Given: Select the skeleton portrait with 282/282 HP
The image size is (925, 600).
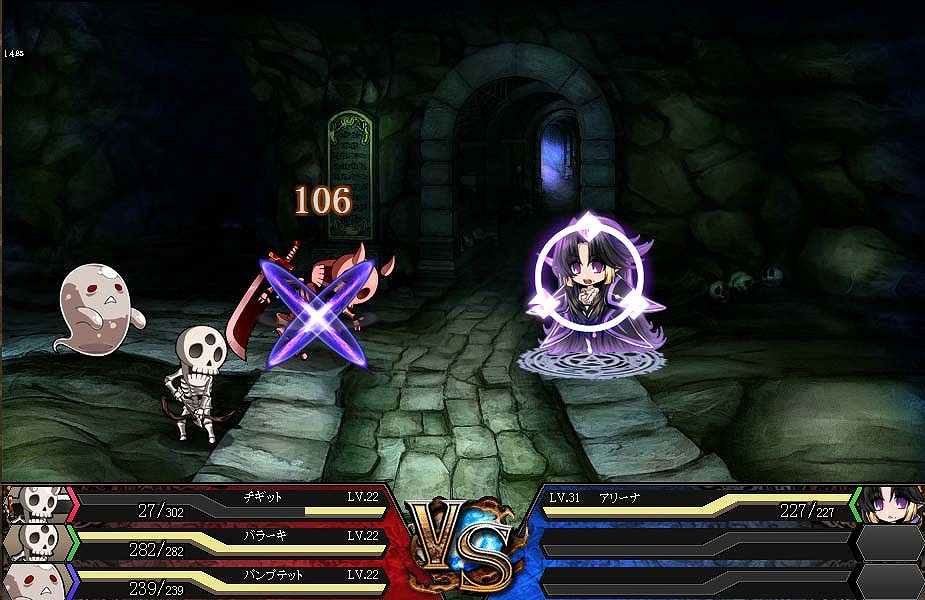Looking at the screenshot, I should pos(38,542).
